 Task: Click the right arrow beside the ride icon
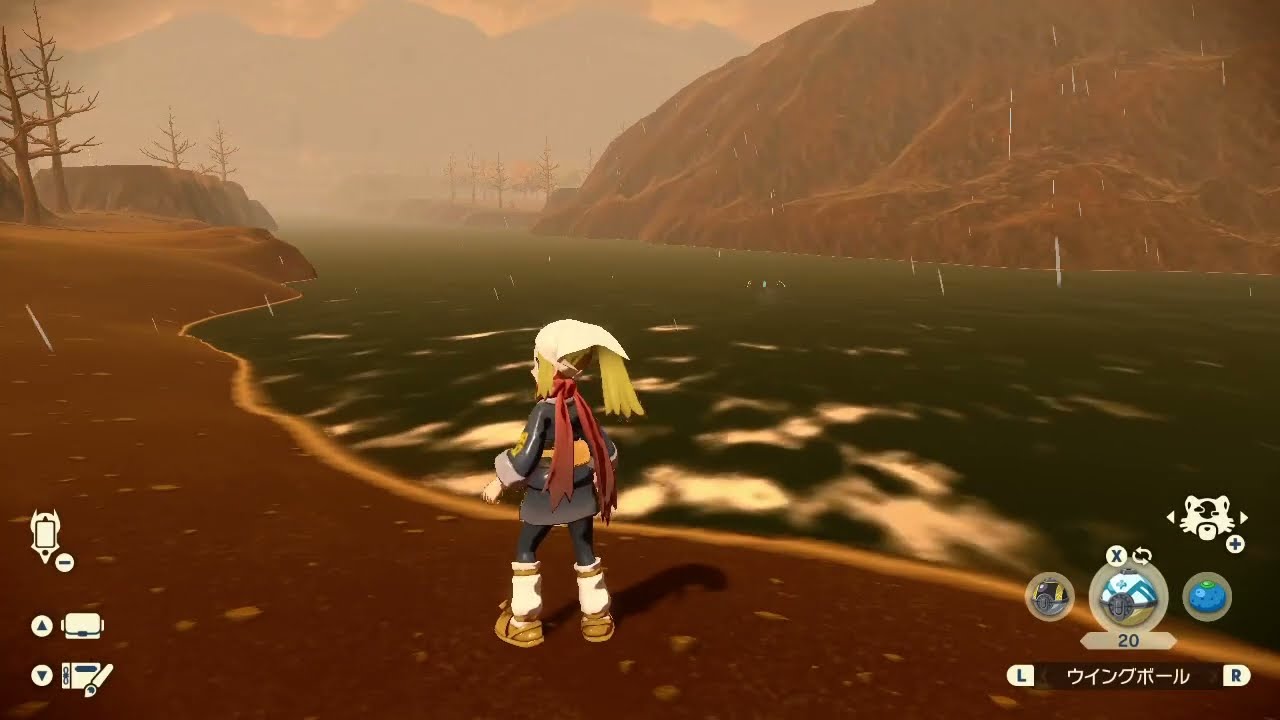click(x=1244, y=517)
